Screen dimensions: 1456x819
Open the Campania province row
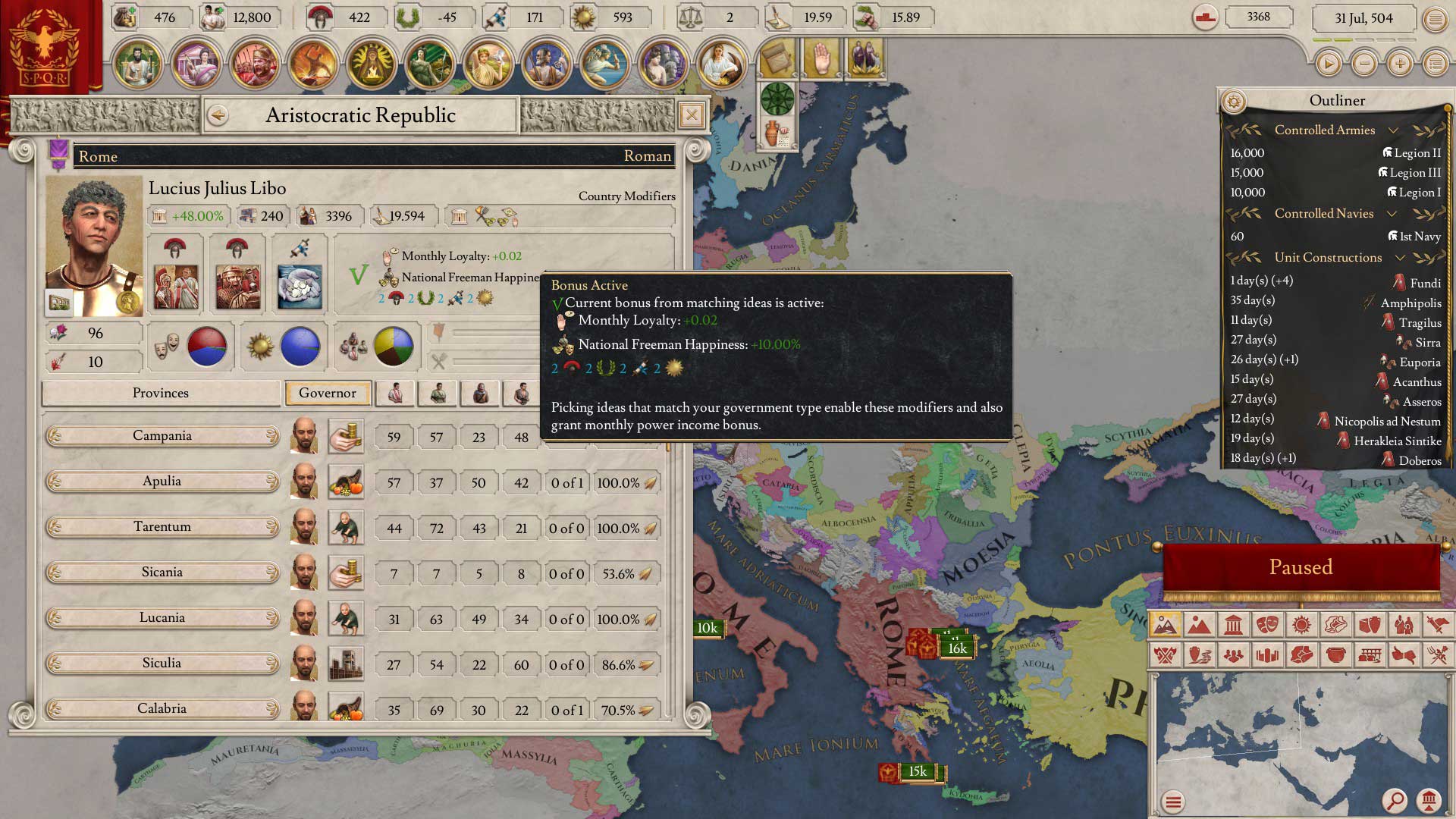pyautogui.click(x=162, y=436)
